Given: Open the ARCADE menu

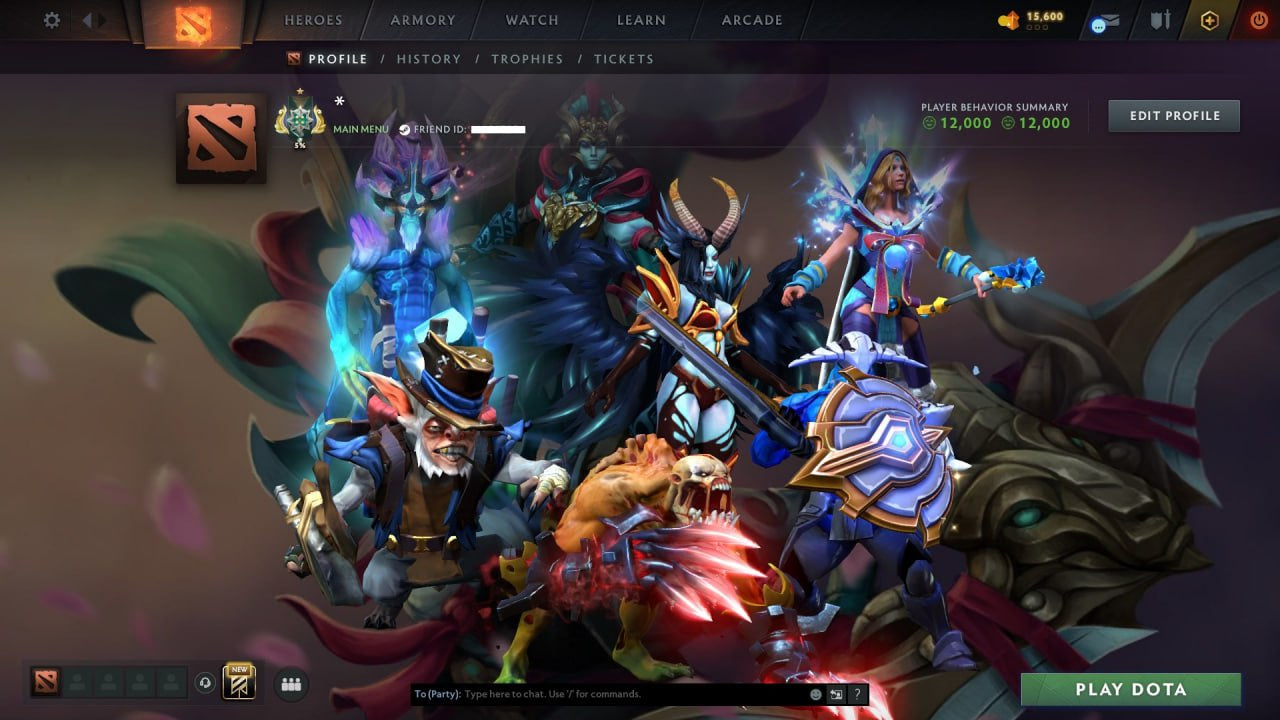Looking at the screenshot, I should pyautogui.click(x=751, y=19).
